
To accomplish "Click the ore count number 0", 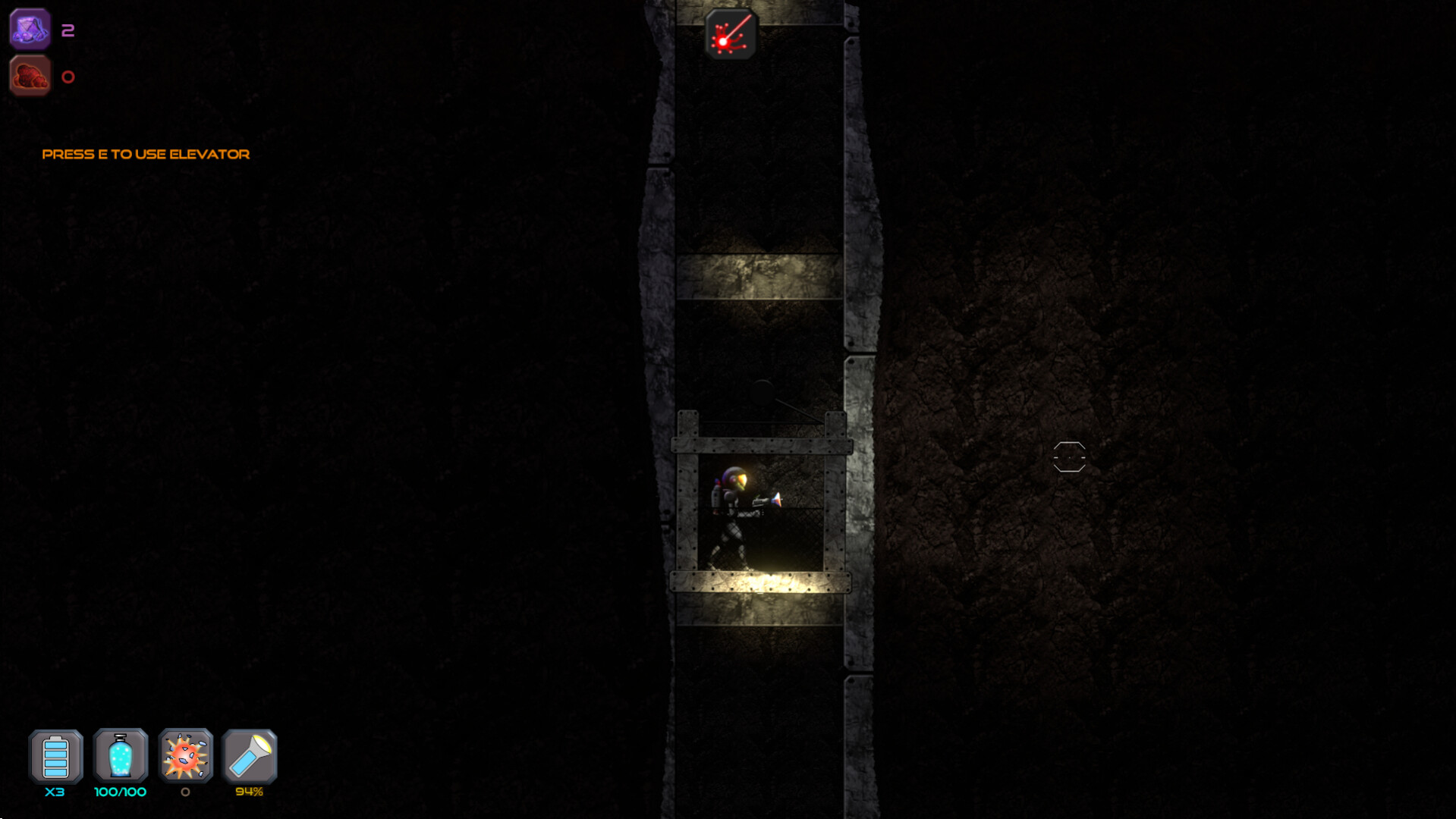I will pos(68,76).
